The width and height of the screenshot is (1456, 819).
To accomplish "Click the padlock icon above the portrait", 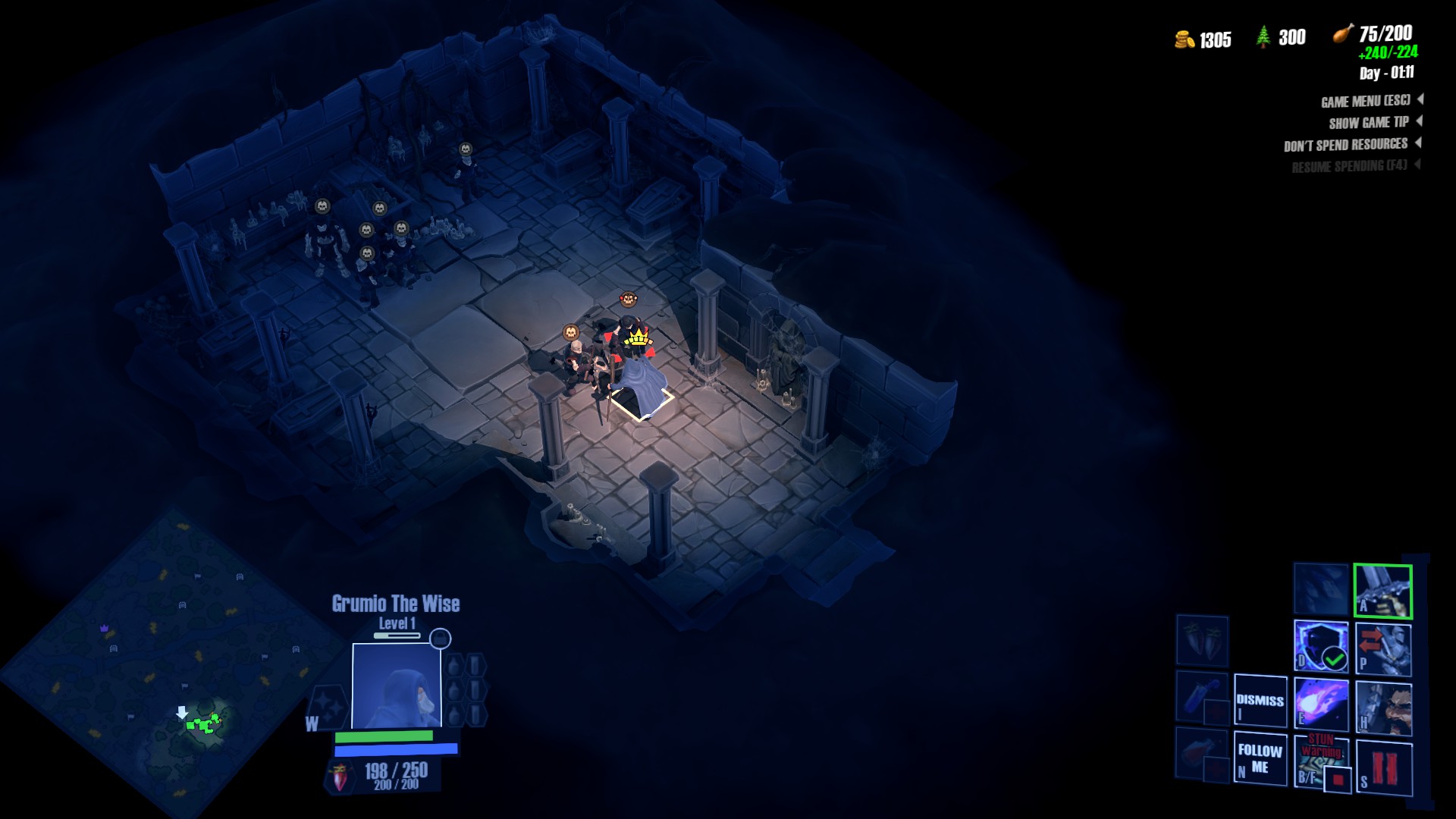I will point(440,639).
